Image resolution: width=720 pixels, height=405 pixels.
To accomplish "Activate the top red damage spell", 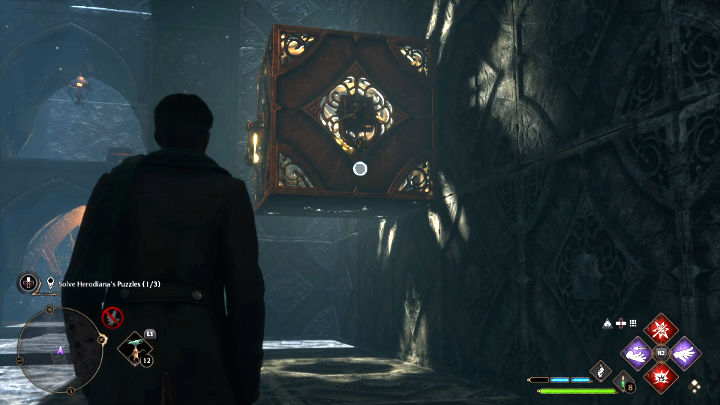I will click(x=660, y=329).
